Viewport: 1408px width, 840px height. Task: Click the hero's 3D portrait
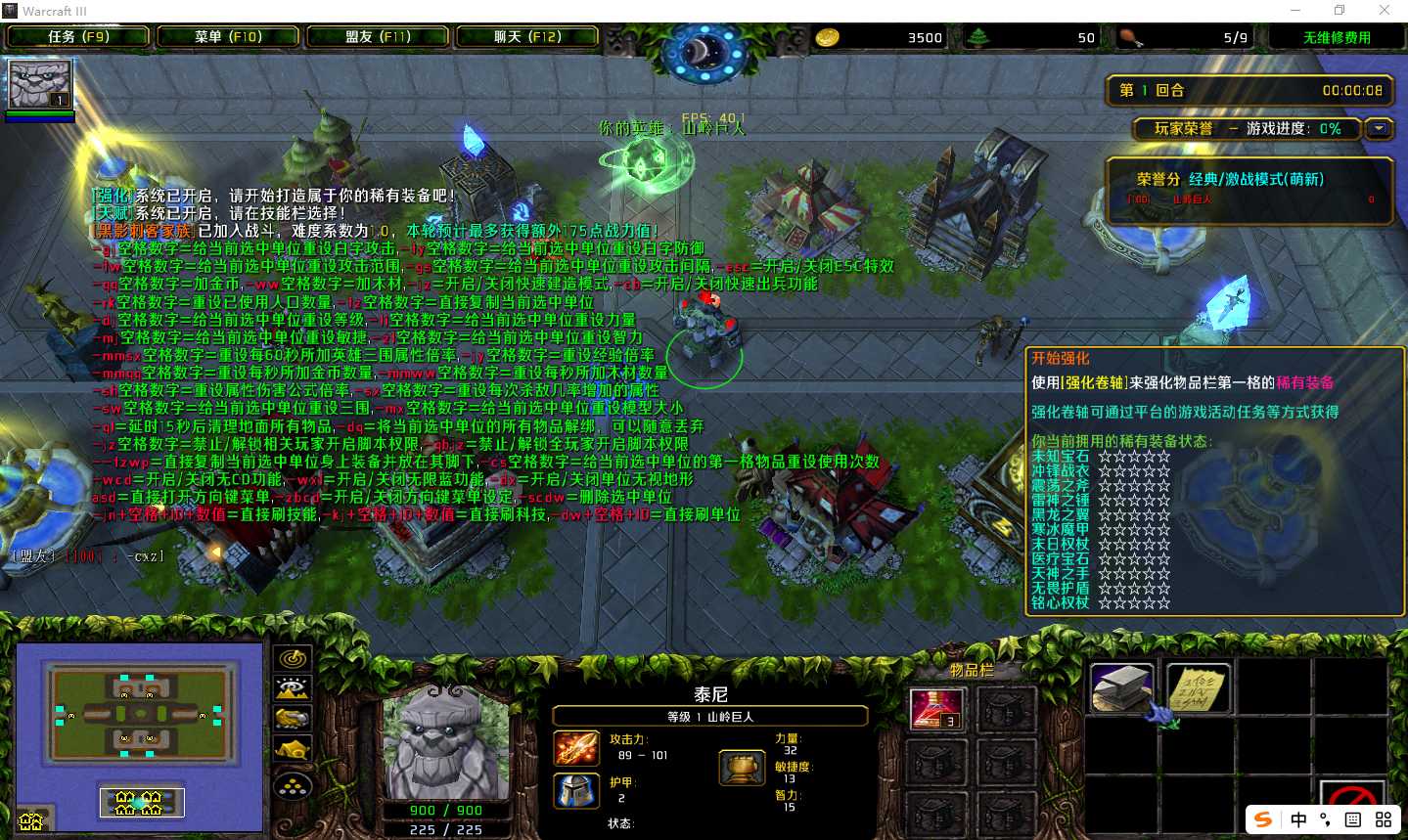[x=445, y=744]
